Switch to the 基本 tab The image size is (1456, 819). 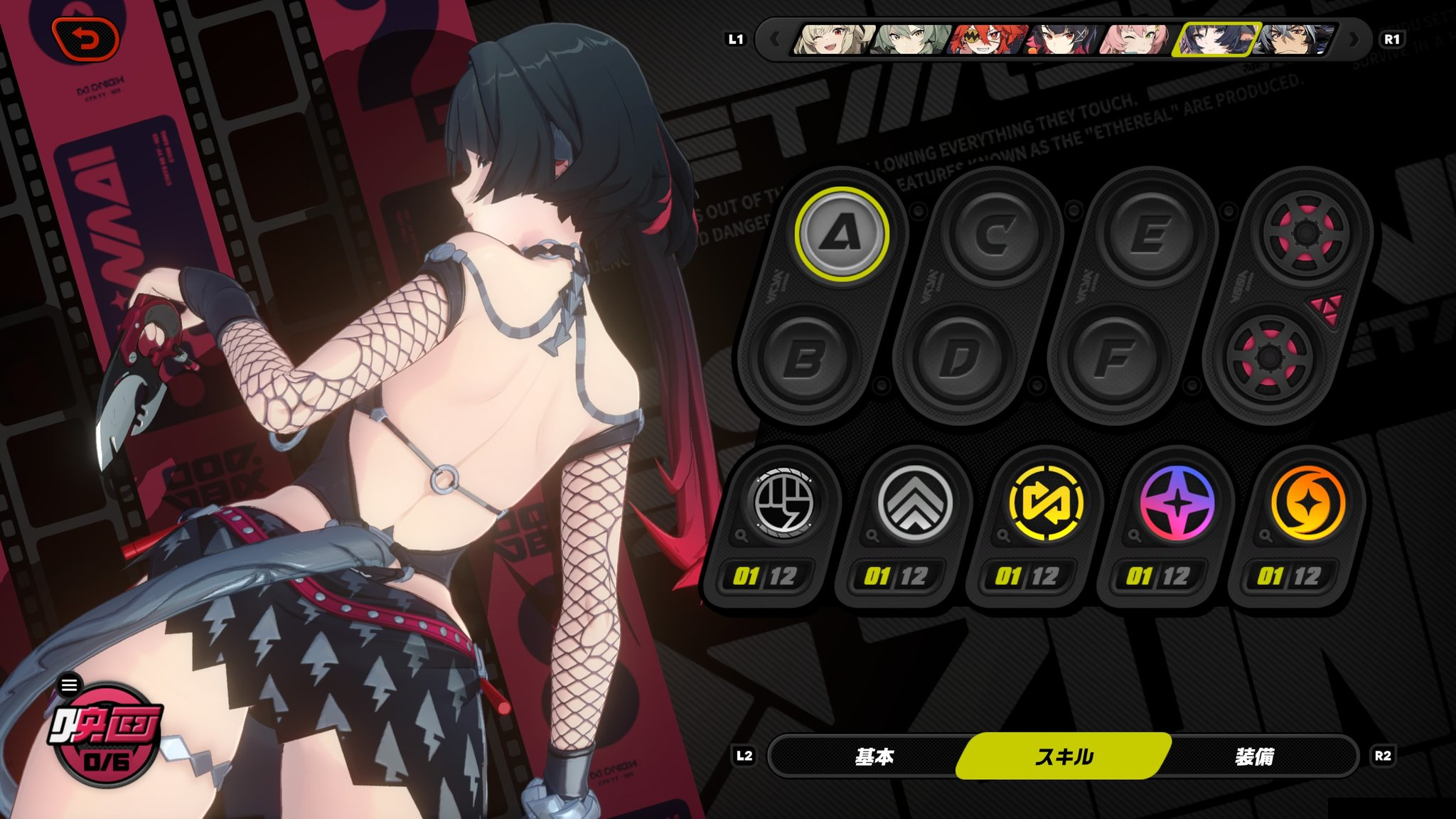tap(874, 756)
